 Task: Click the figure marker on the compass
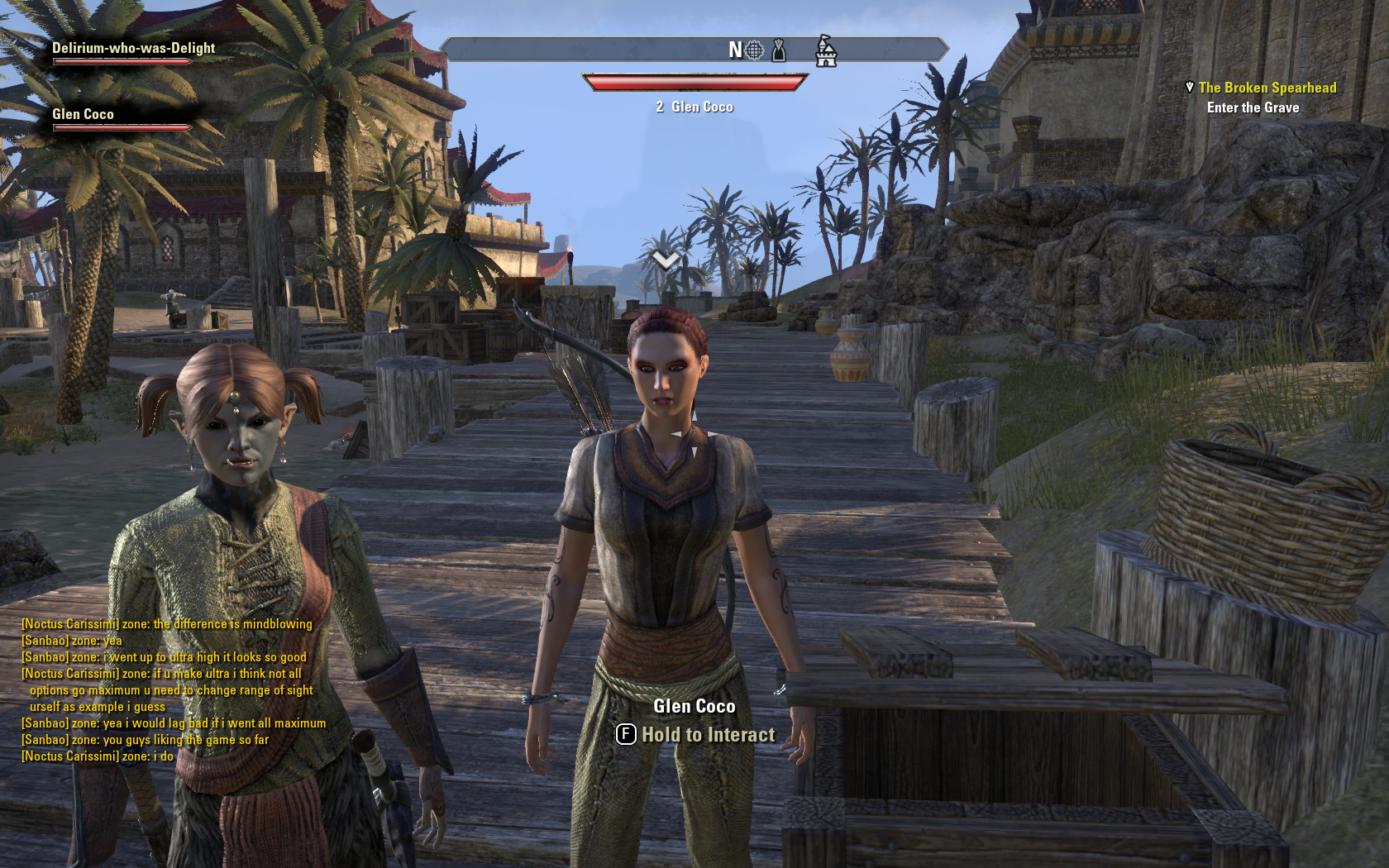tap(778, 50)
